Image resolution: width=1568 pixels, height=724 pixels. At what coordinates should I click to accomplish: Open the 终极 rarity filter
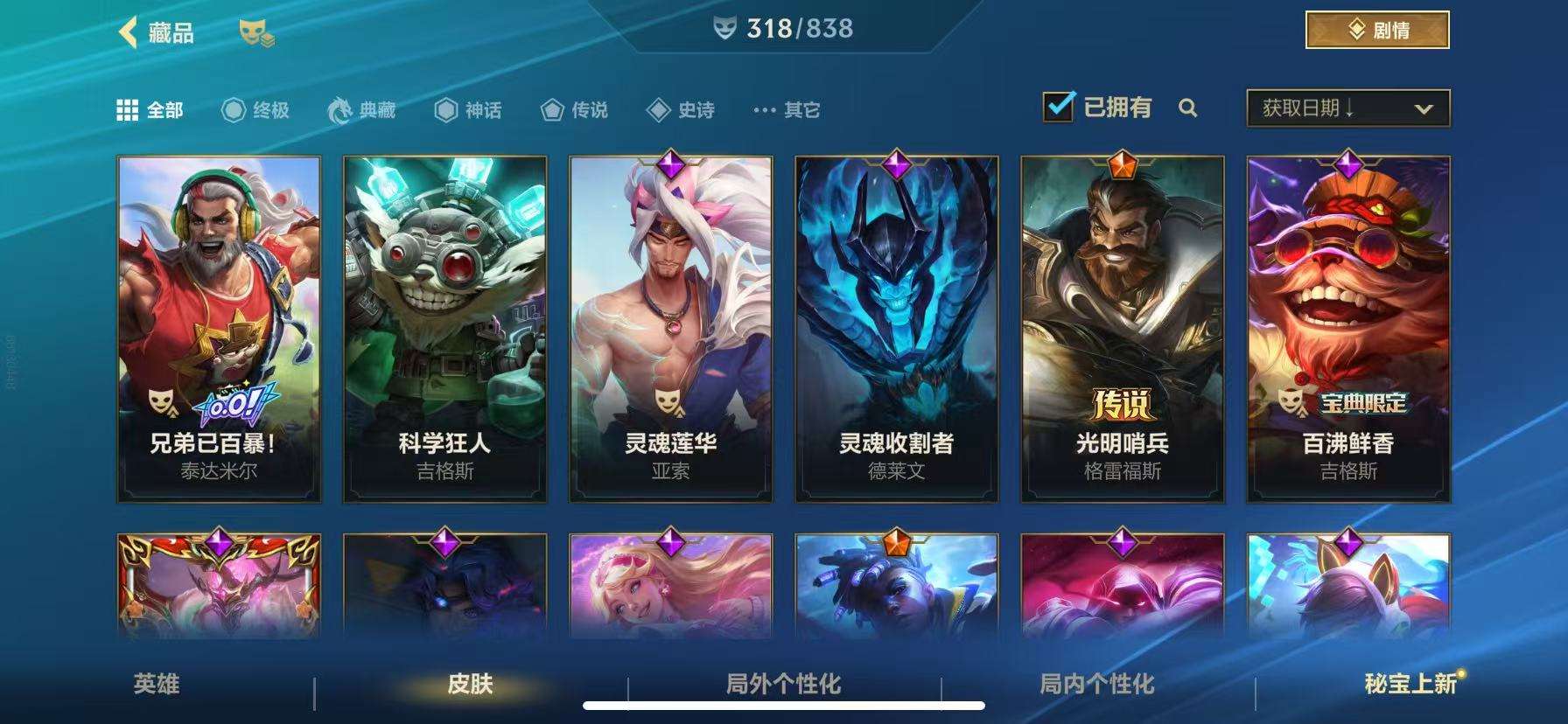coord(231,110)
